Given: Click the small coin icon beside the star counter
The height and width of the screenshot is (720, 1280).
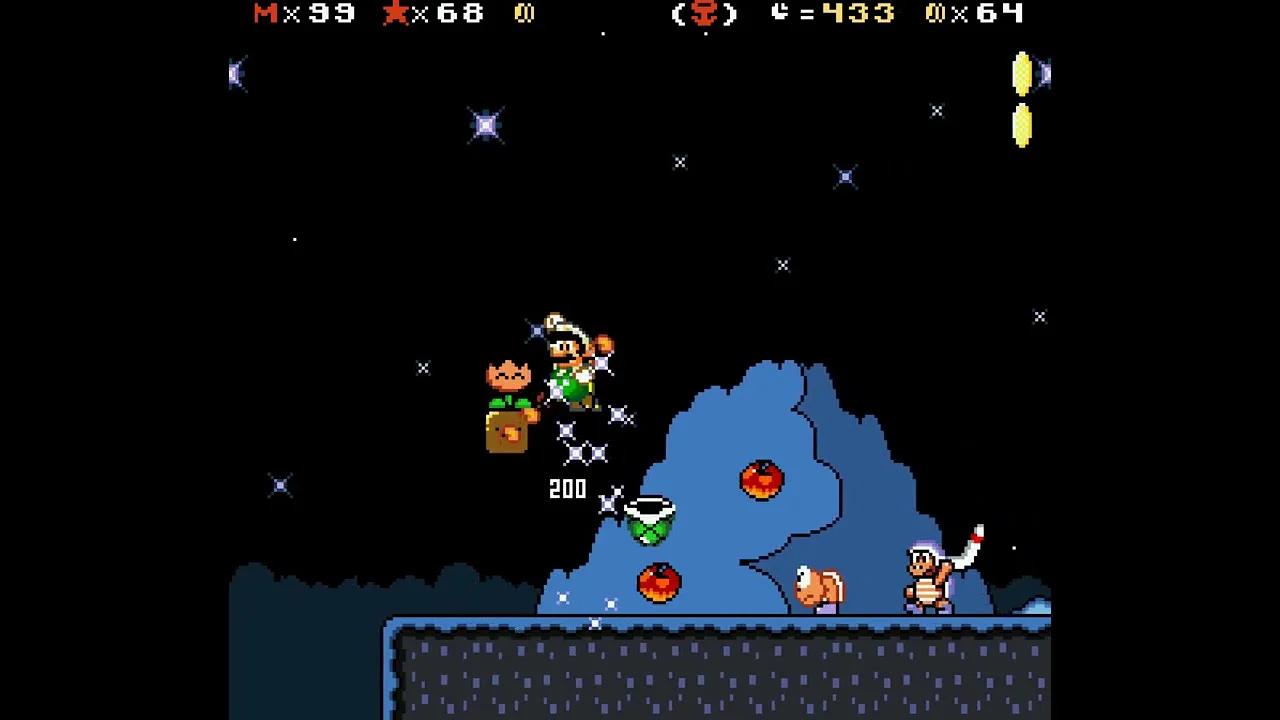Looking at the screenshot, I should pos(524,14).
